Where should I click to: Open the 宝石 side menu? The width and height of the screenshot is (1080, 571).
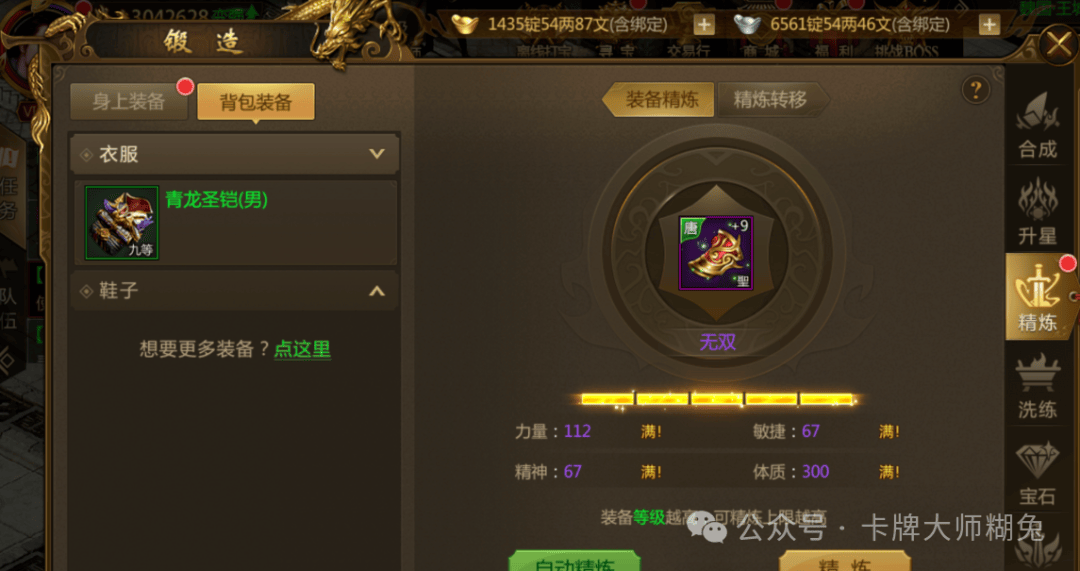1037,472
